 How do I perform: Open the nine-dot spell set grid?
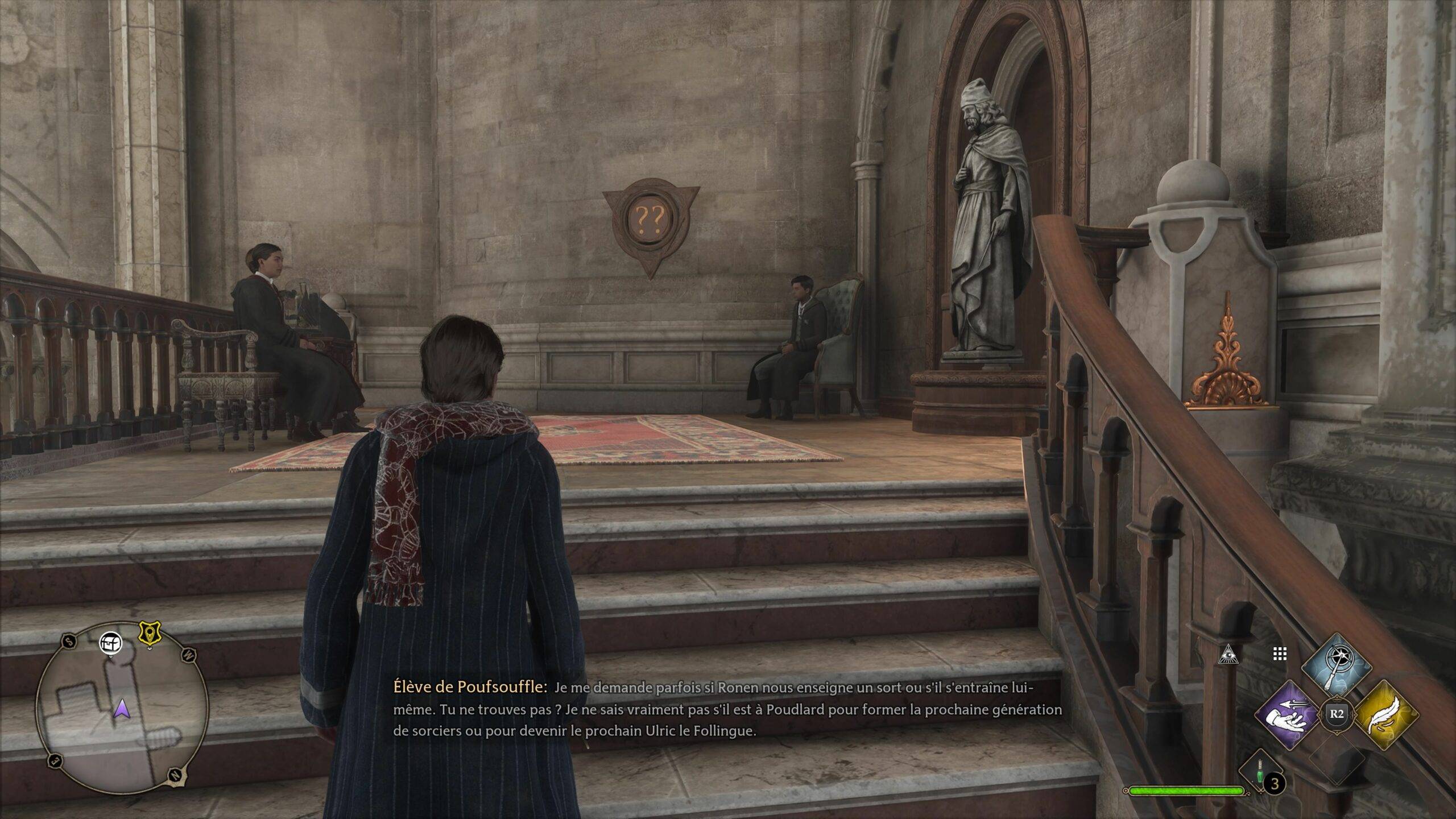pos(1279,655)
